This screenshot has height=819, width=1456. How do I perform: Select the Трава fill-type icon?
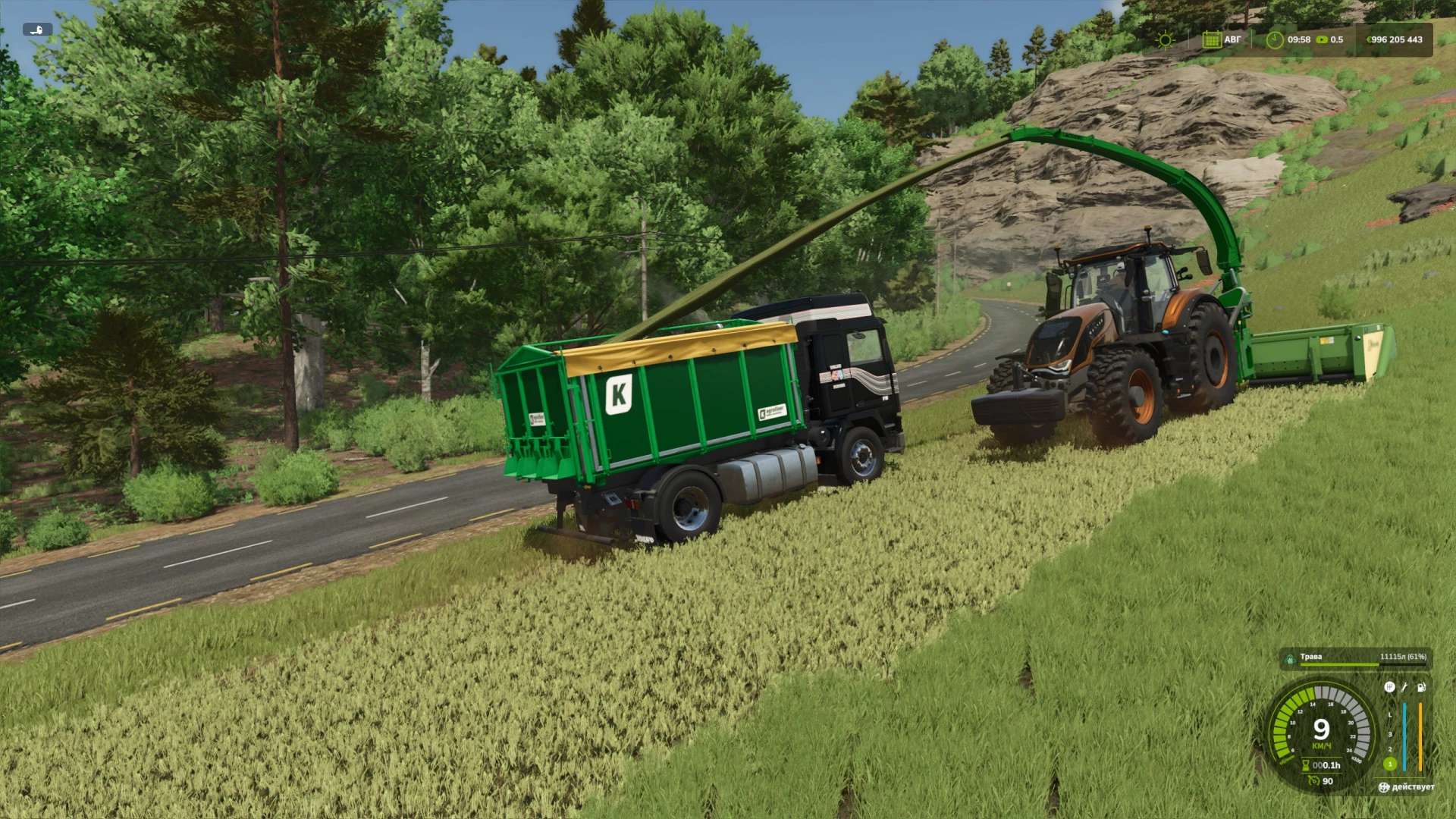click(x=1290, y=660)
